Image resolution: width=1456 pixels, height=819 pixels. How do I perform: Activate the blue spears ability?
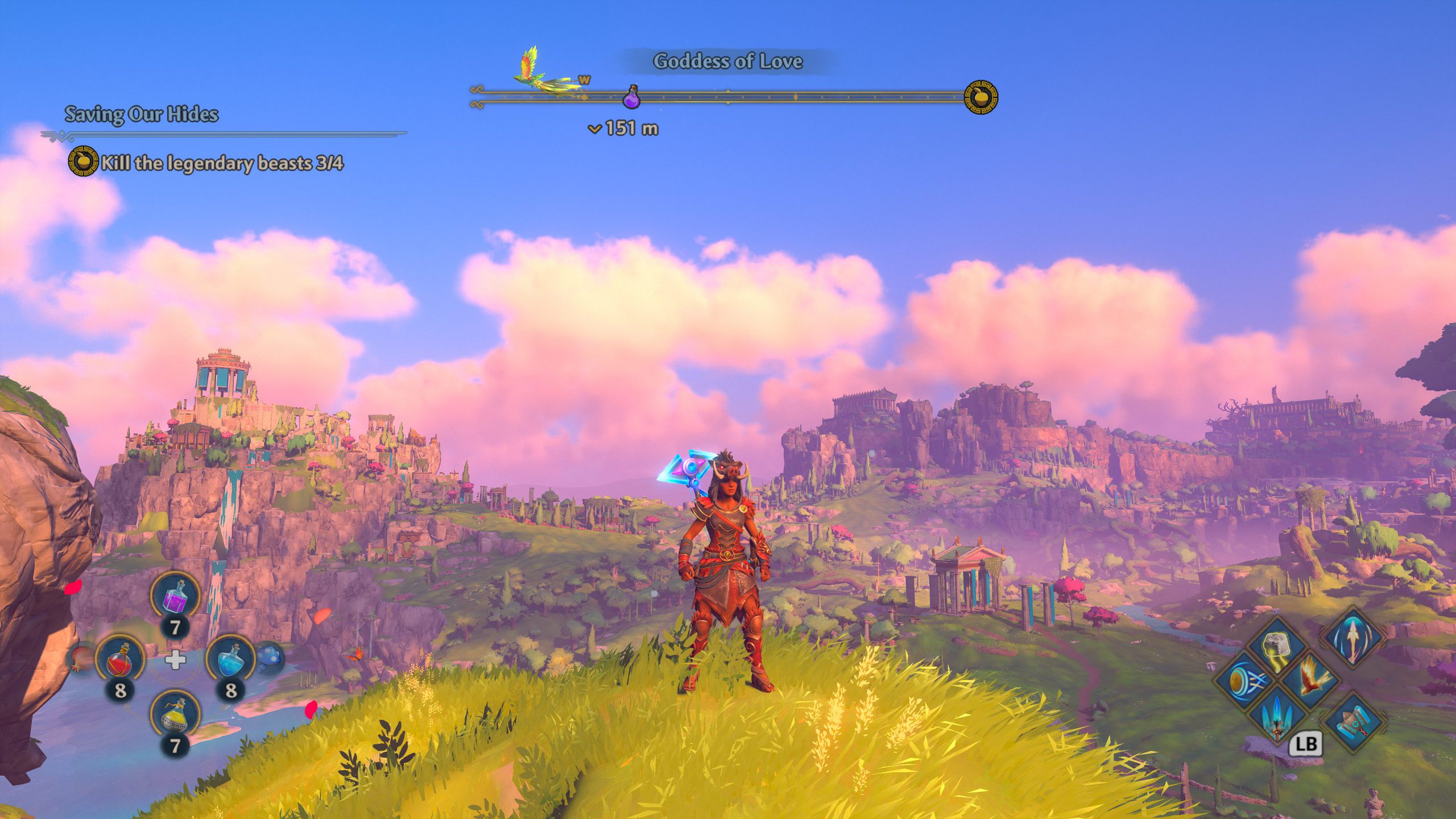[x=1276, y=715]
